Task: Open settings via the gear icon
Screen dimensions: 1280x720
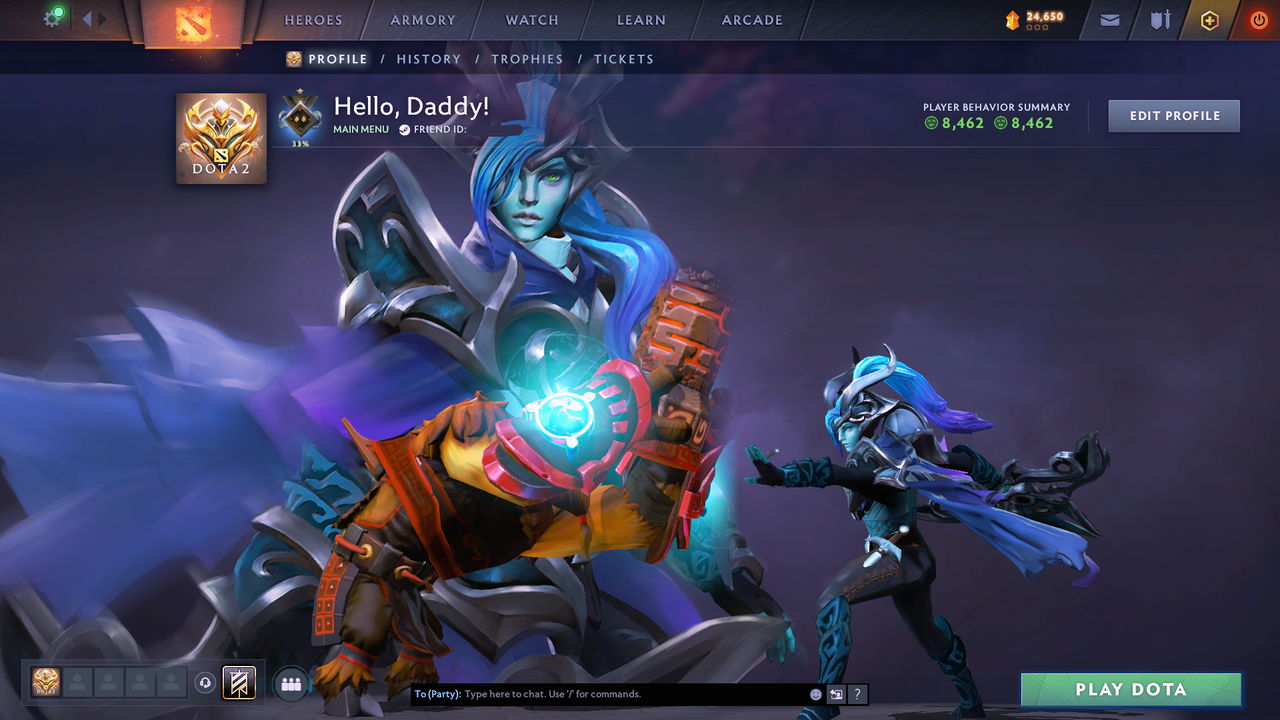Action: click(x=52, y=17)
